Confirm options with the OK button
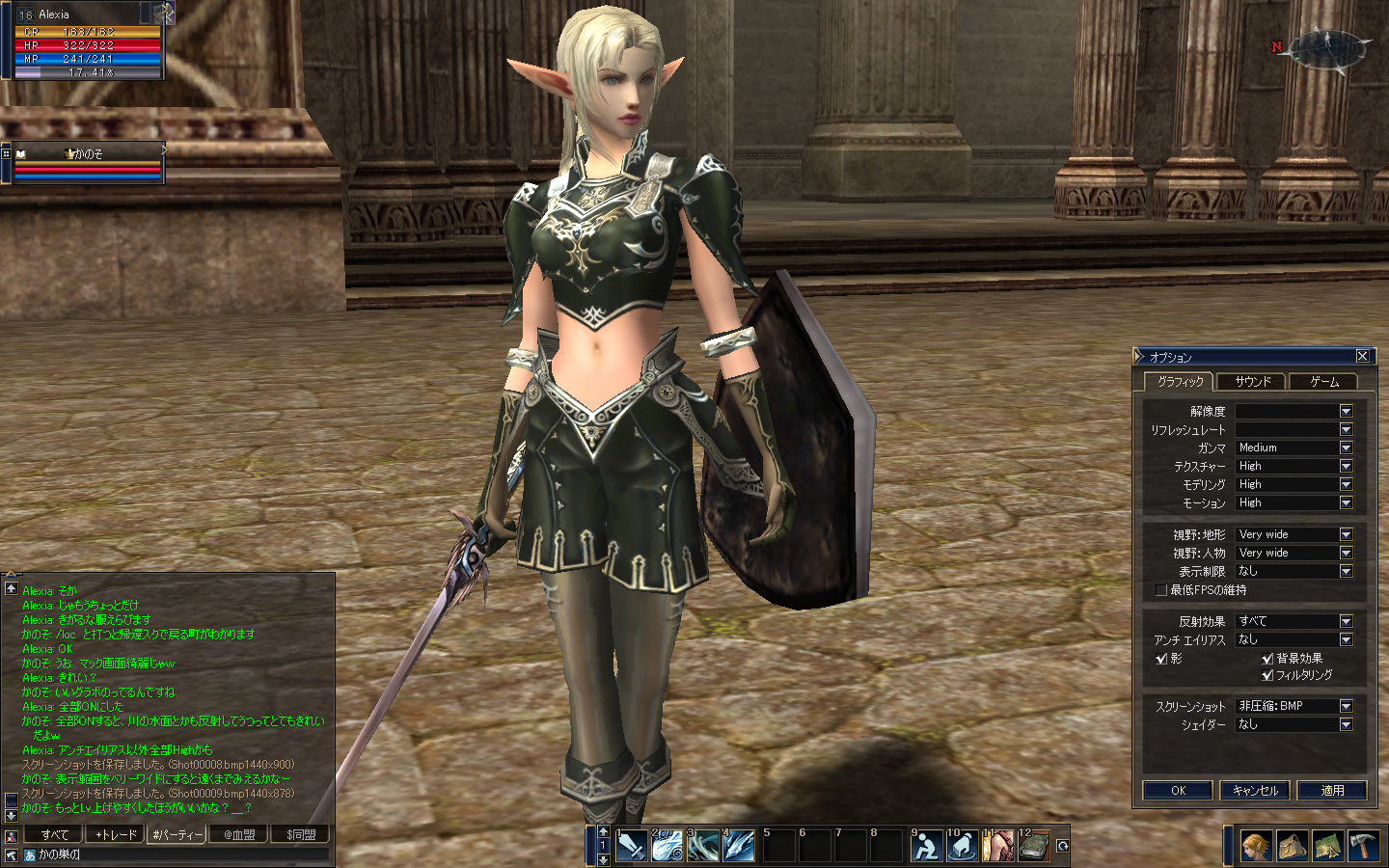The width and height of the screenshot is (1389, 868). point(1178,790)
